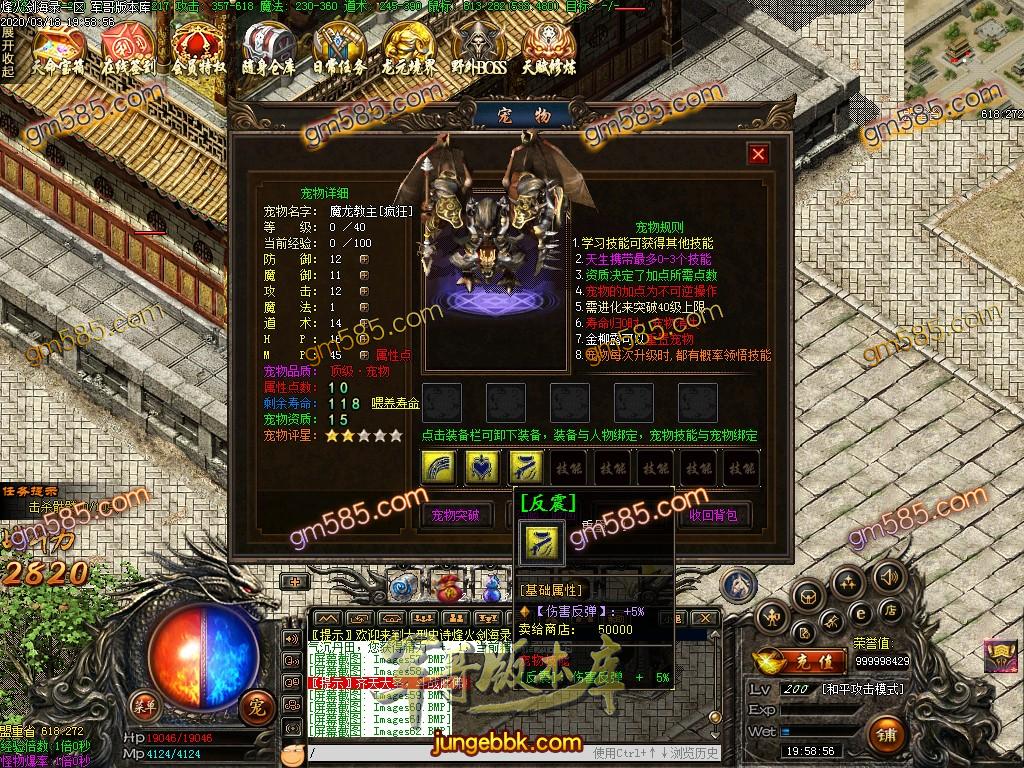Image resolution: width=1024 pixels, height=768 pixels.
Task: Open 随身仓库 portable warehouse
Action: pyautogui.click(x=268, y=47)
